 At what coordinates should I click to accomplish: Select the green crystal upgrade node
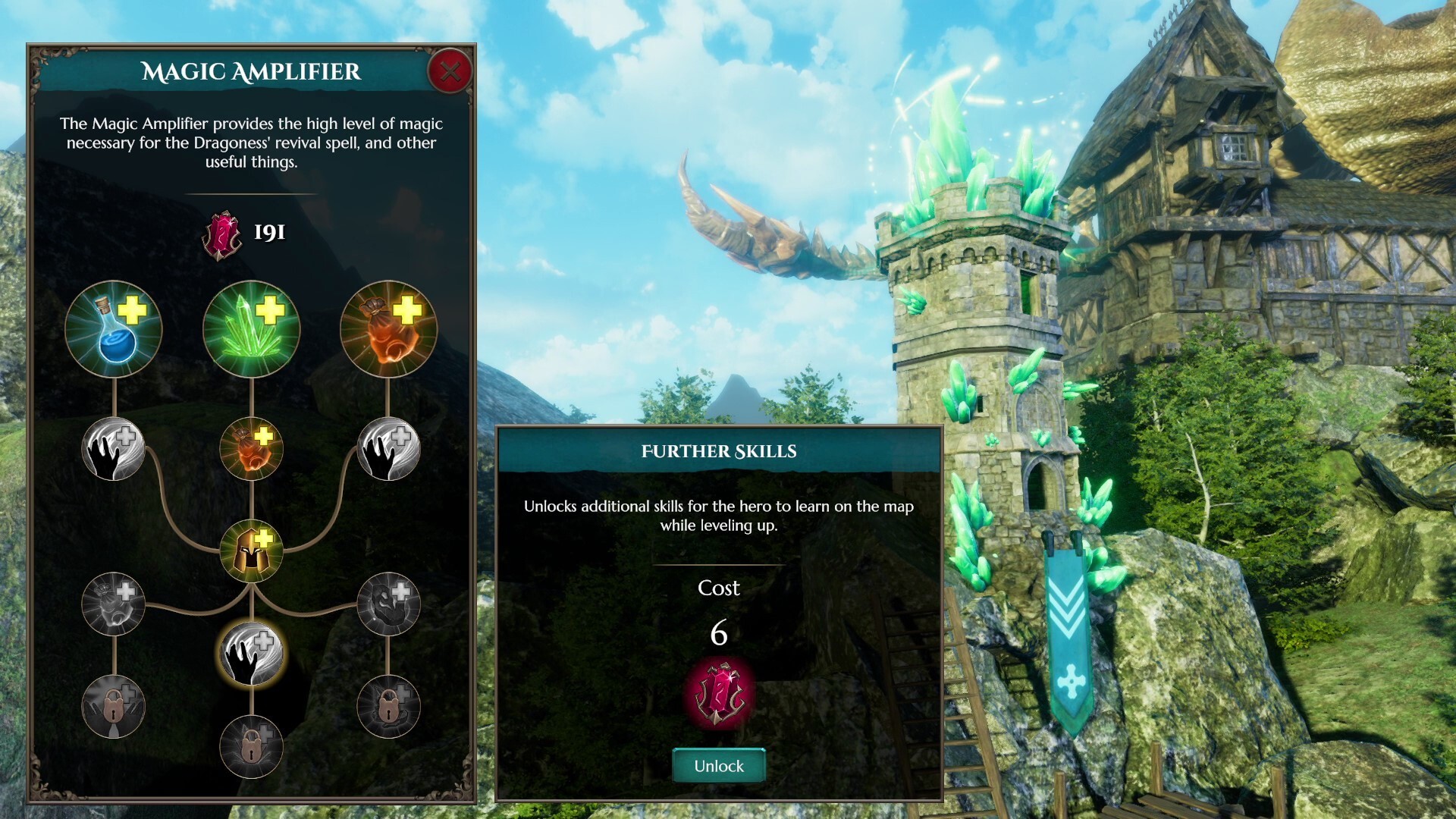pos(250,328)
